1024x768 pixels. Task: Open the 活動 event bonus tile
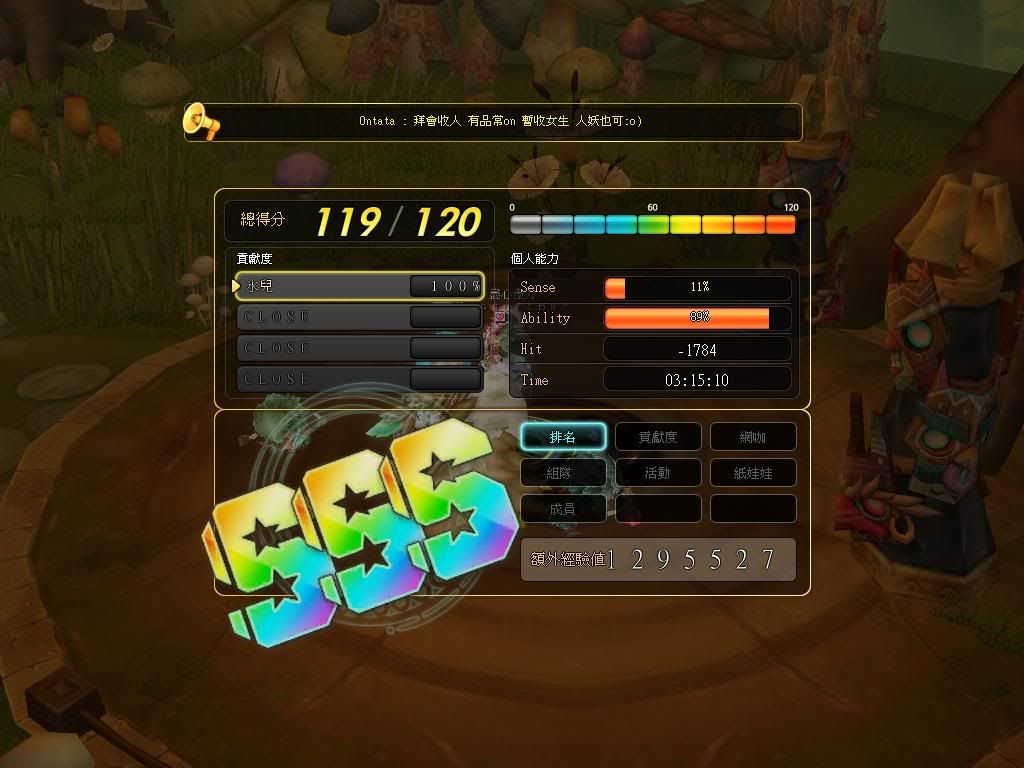tap(658, 473)
